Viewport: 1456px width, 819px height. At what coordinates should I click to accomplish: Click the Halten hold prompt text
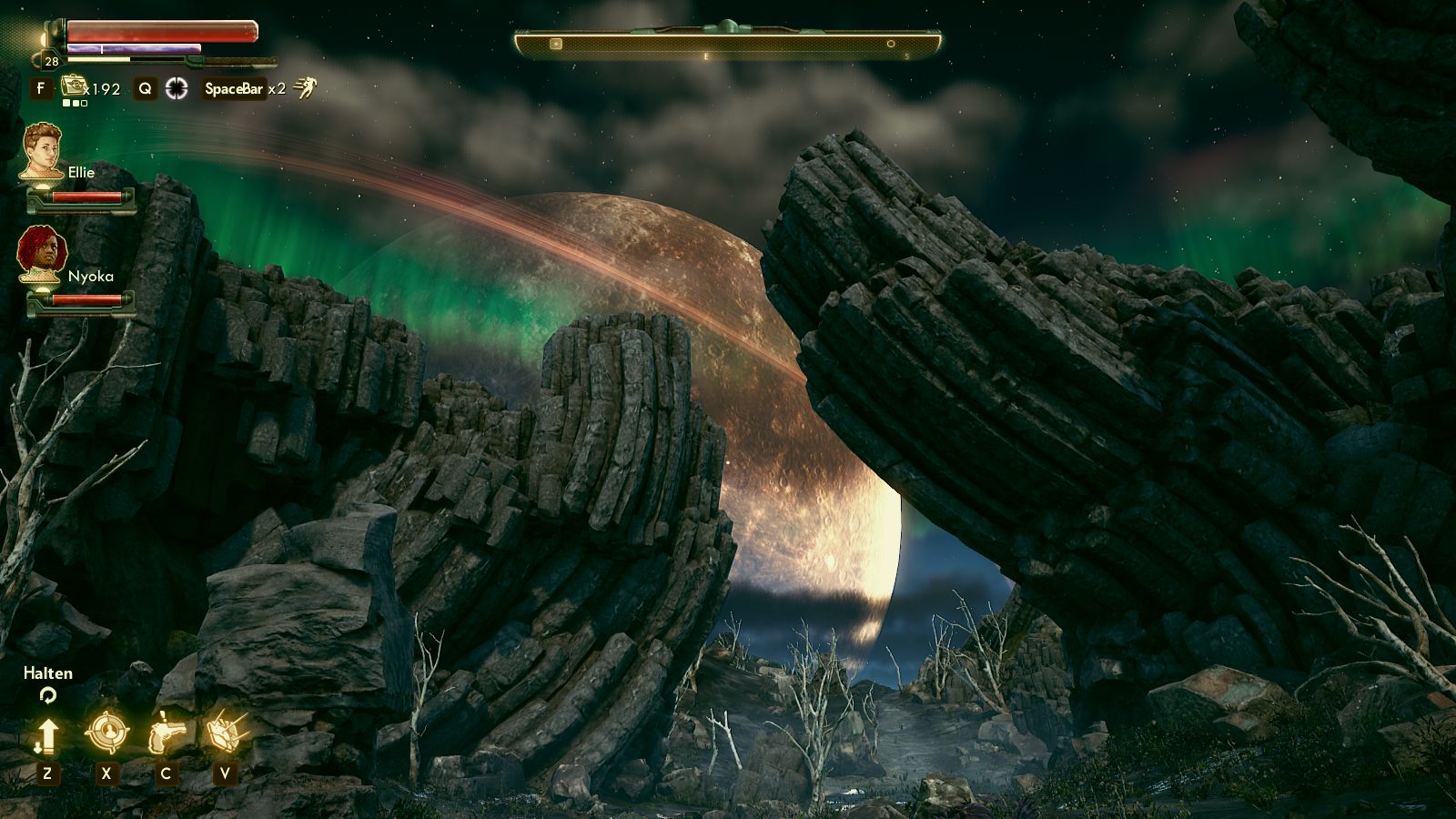point(47,673)
